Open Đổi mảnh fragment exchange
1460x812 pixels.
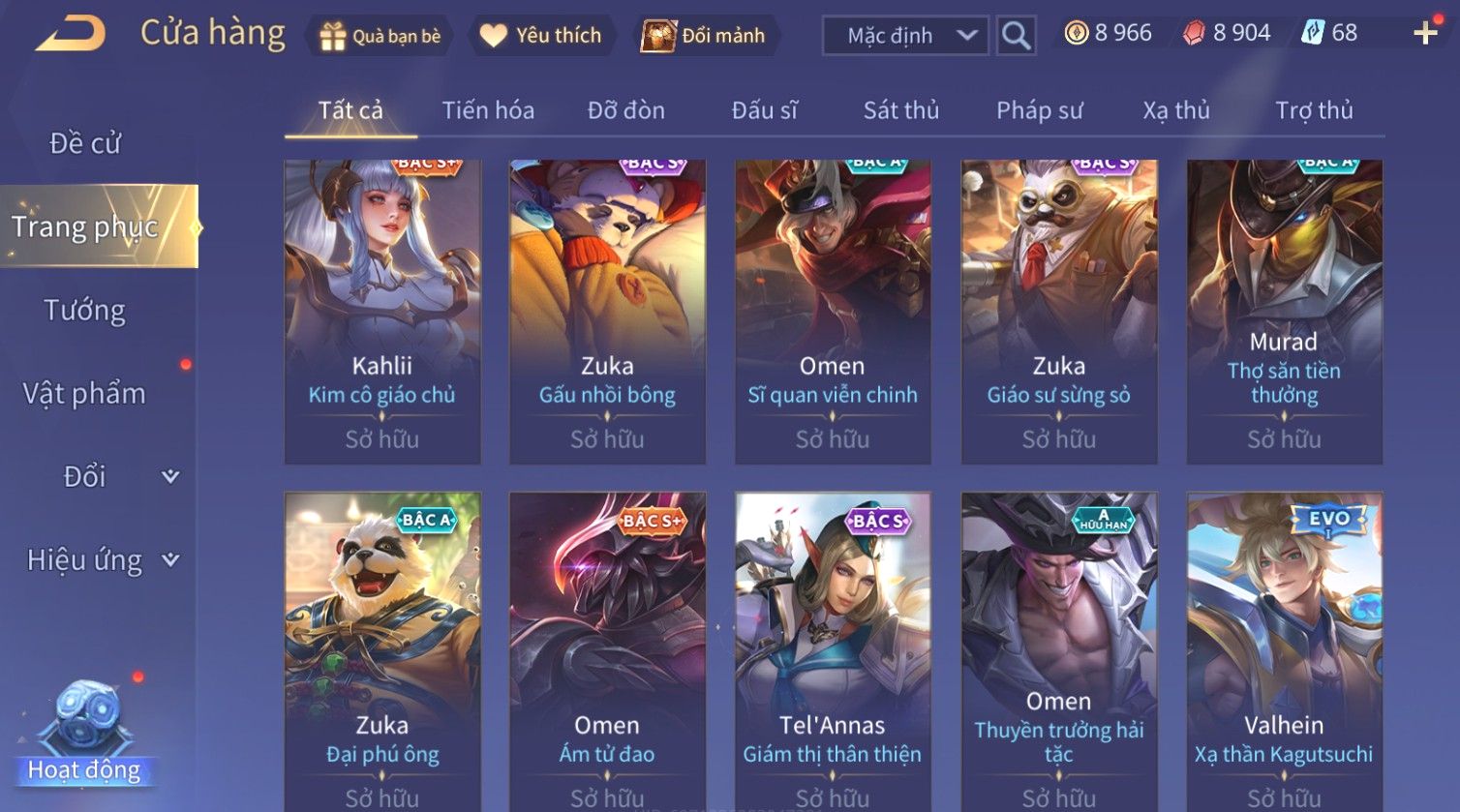pyautogui.click(x=707, y=36)
